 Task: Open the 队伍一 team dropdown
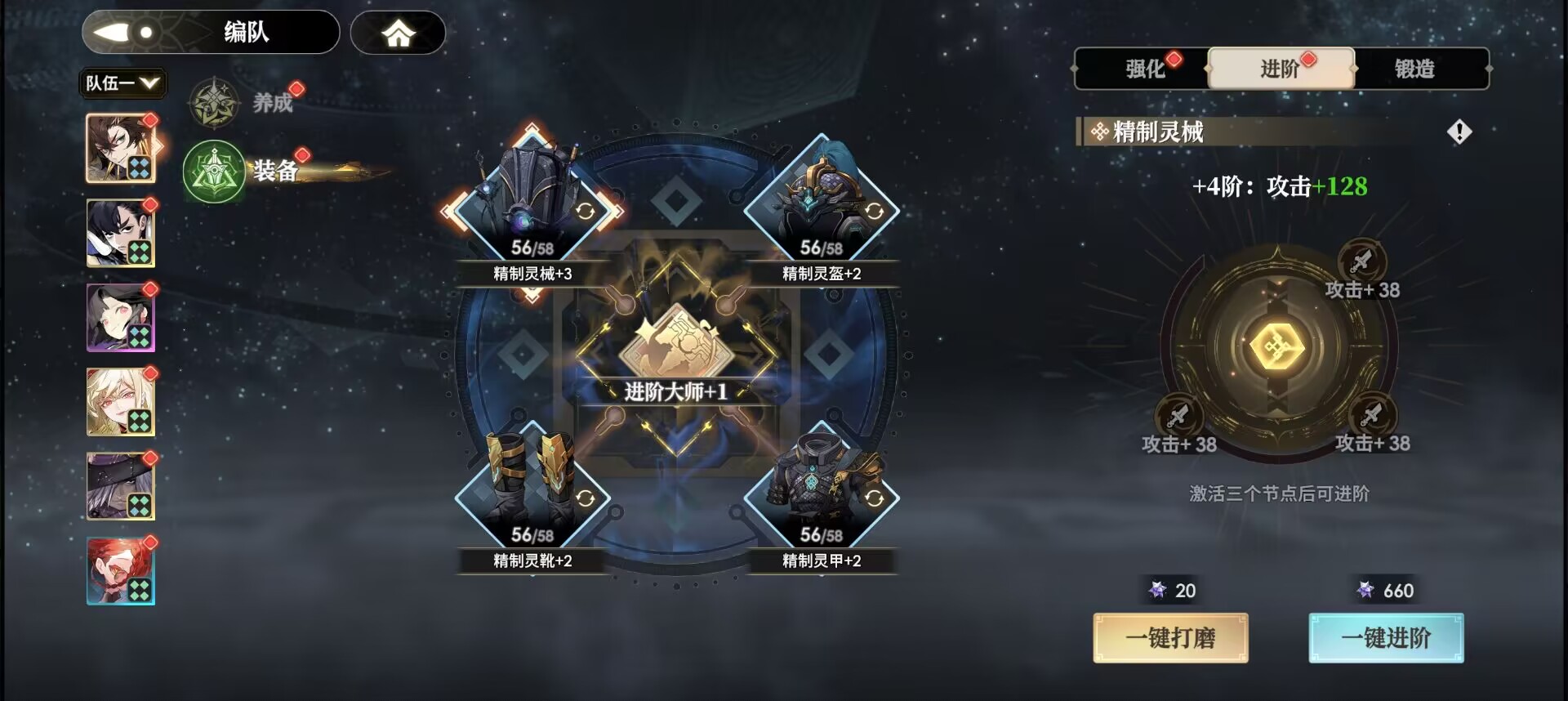click(x=122, y=83)
